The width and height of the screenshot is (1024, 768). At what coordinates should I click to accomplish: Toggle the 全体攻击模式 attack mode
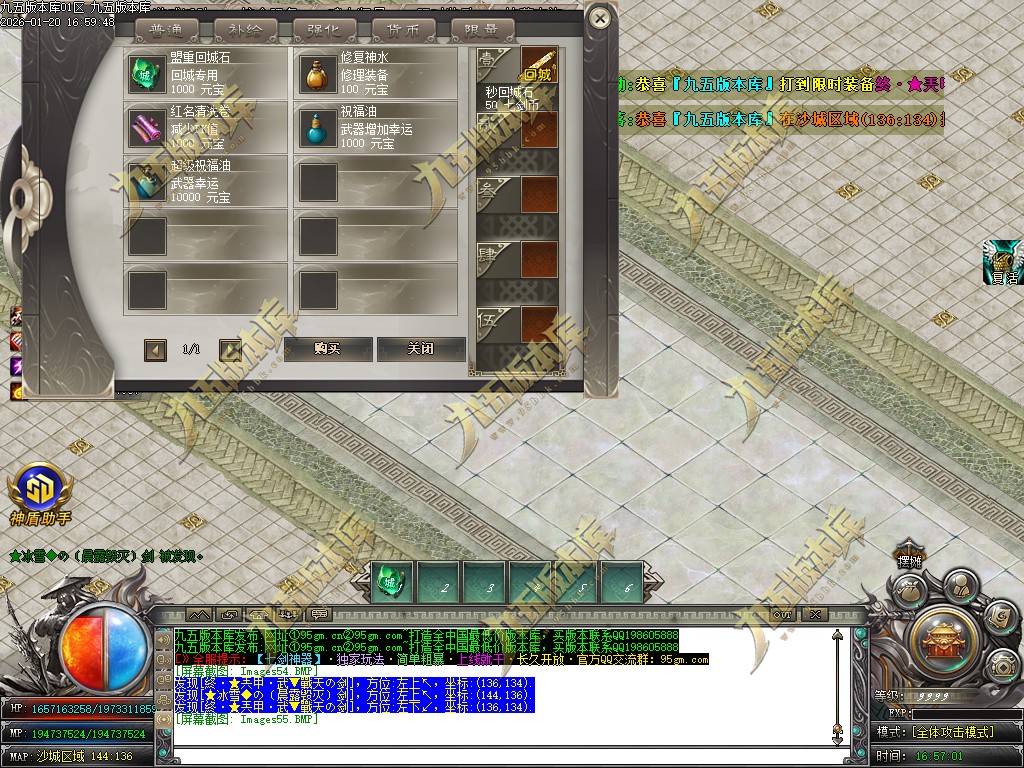pos(950,732)
